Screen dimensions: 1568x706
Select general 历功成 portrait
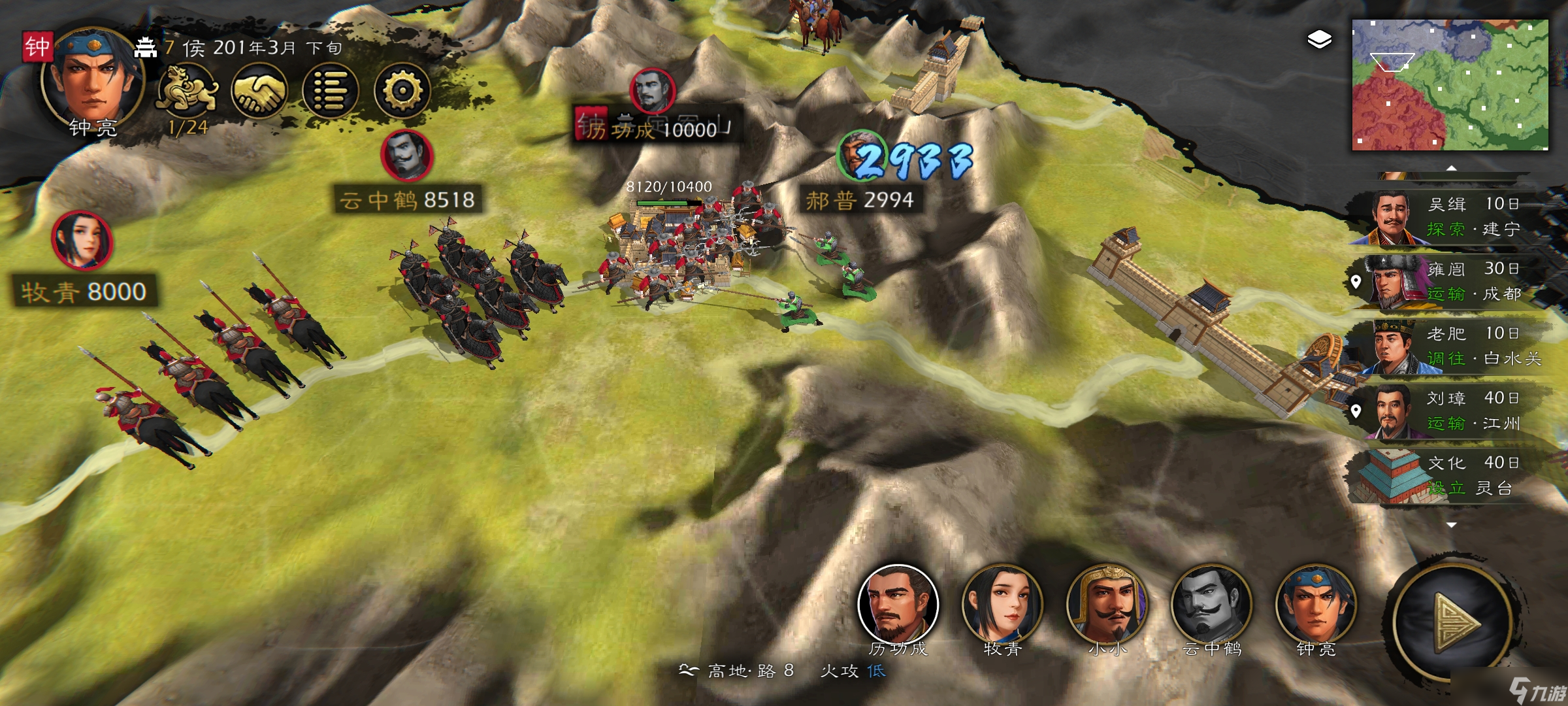pos(898,605)
